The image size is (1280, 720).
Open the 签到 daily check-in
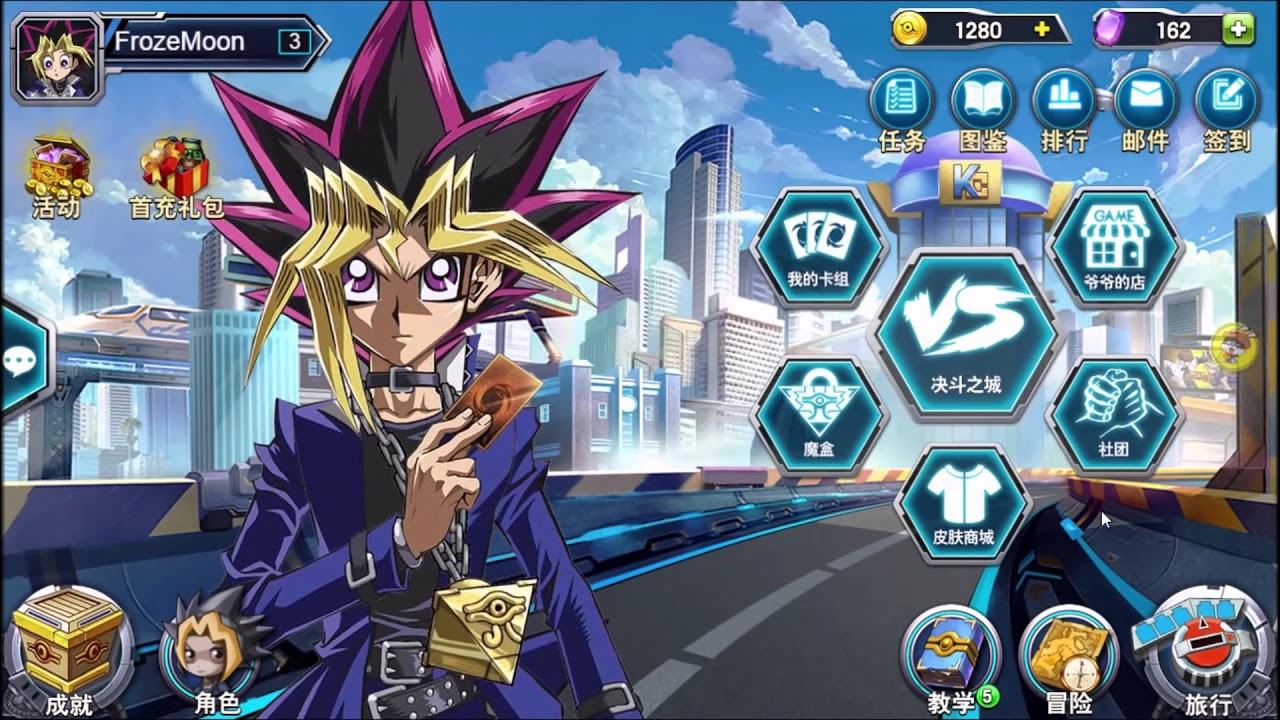click(1227, 101)
